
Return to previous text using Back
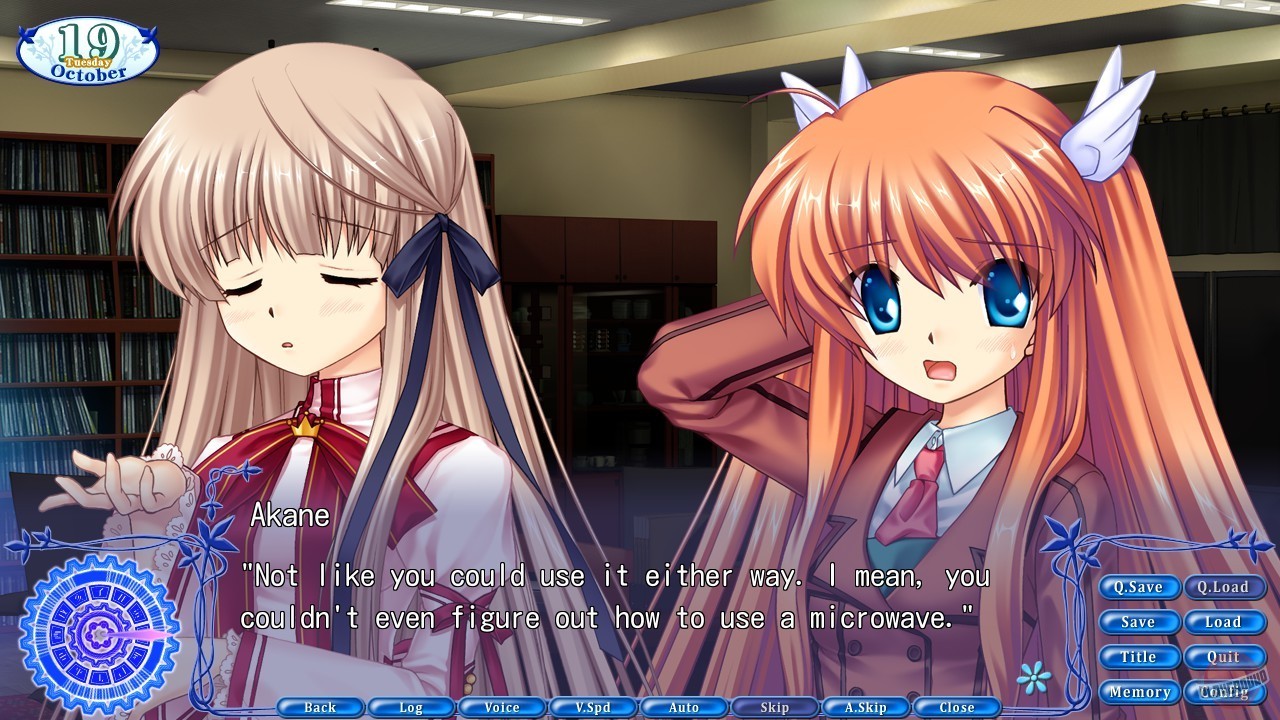point(319,707)
